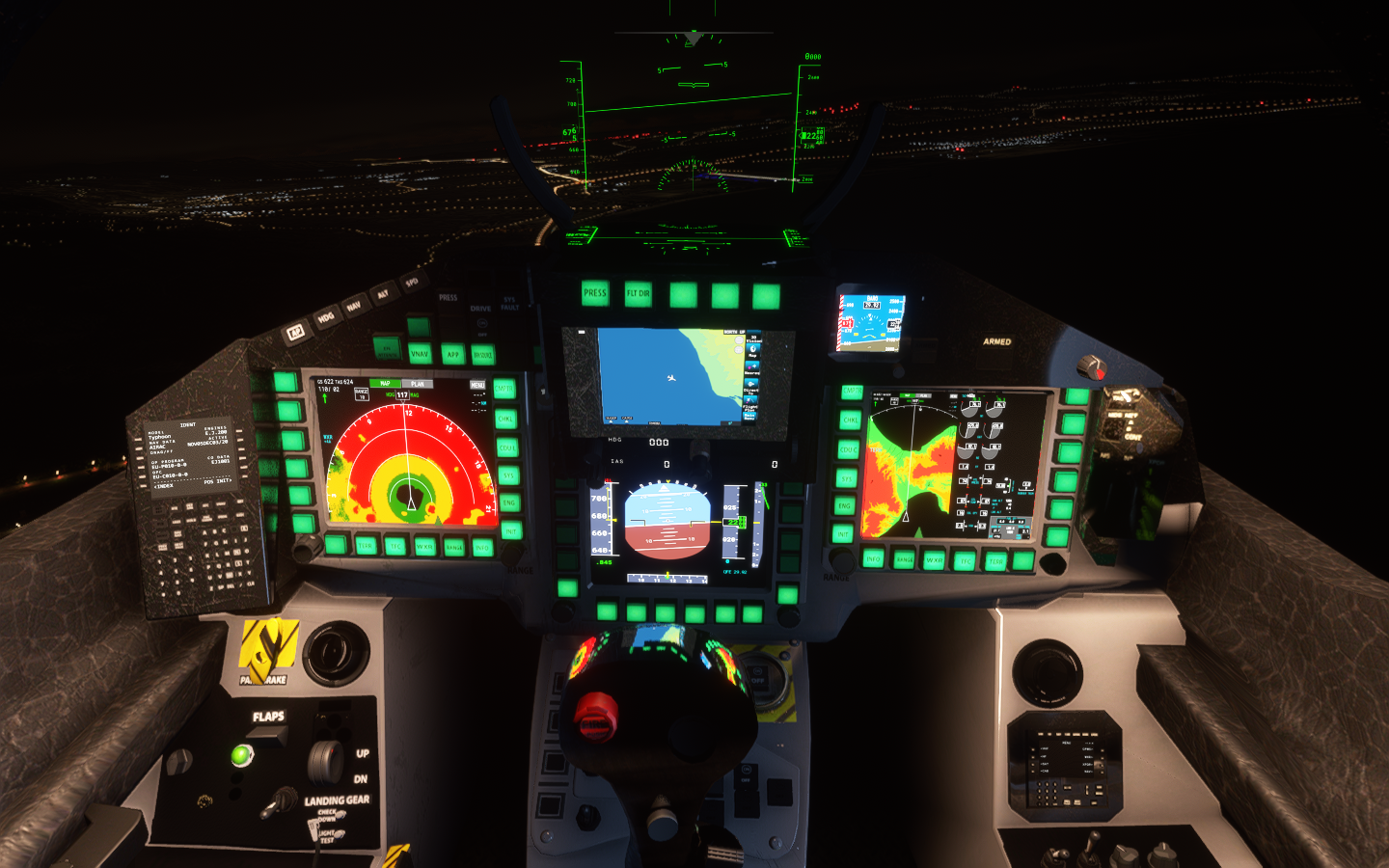Select the Direct To icon on the map display
Screen dimensions: 1389x868
(753, 383)
